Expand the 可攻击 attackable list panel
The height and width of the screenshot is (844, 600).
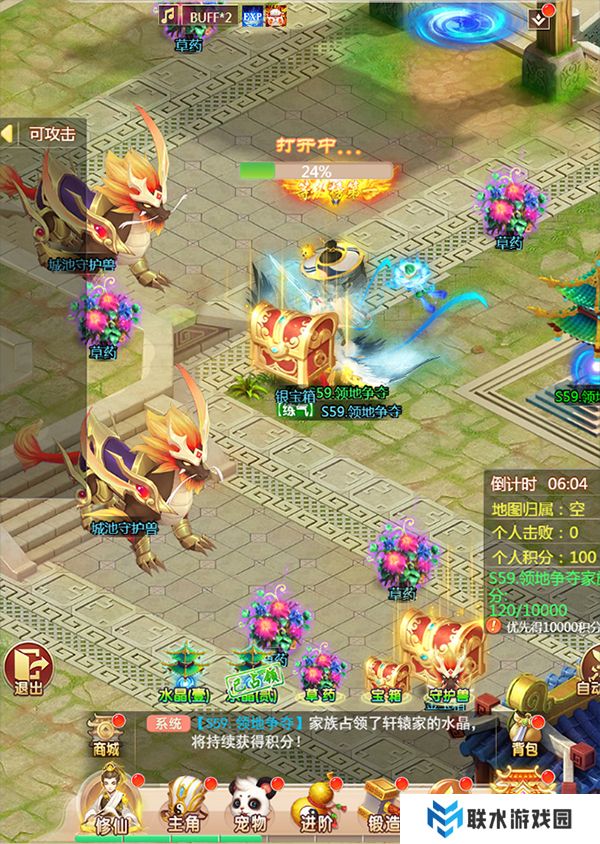tap(40, 133)
